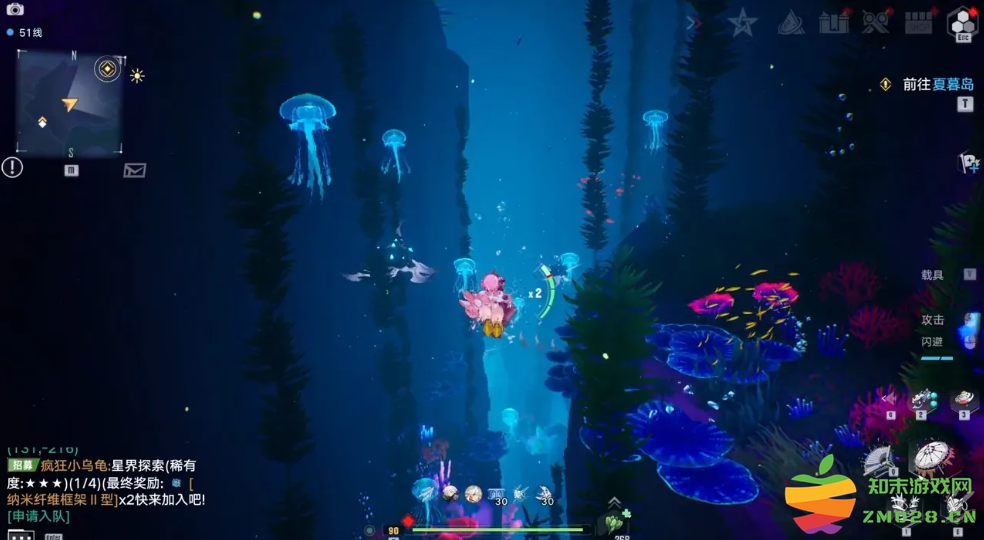This screenshot has height=540, width=984.
Task: Open the crossed tools menu icon
Action: [x=876, y=23]
